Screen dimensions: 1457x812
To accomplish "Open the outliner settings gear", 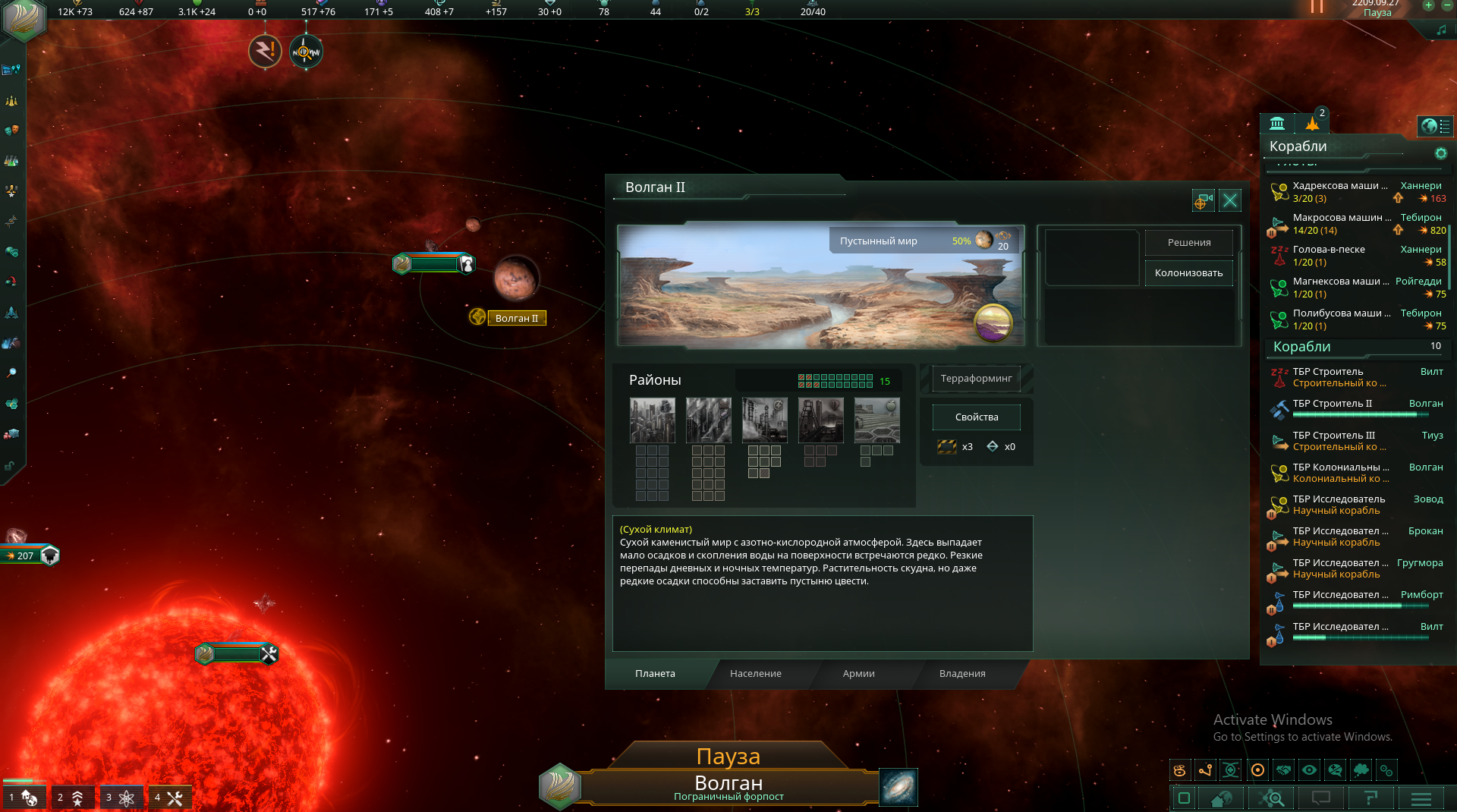I will coord(1440,154).
